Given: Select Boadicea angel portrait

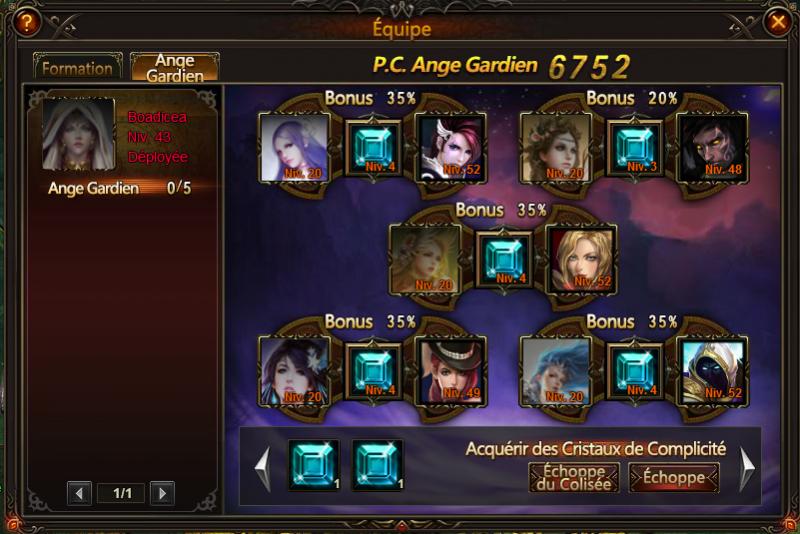Looking at the screenshot, I should click(x=77, y=135).
